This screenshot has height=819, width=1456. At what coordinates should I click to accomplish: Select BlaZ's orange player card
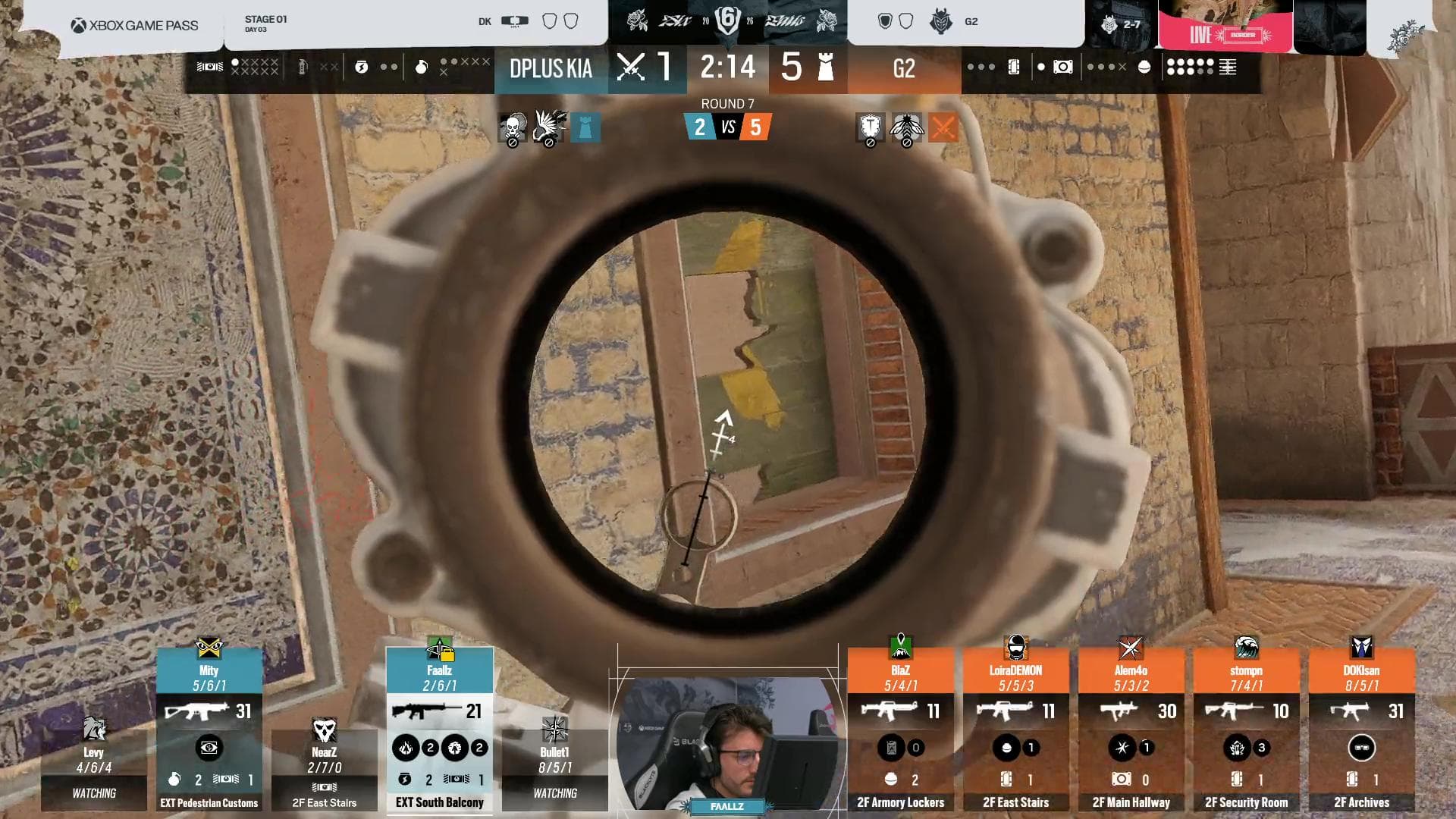coord(900,730)
